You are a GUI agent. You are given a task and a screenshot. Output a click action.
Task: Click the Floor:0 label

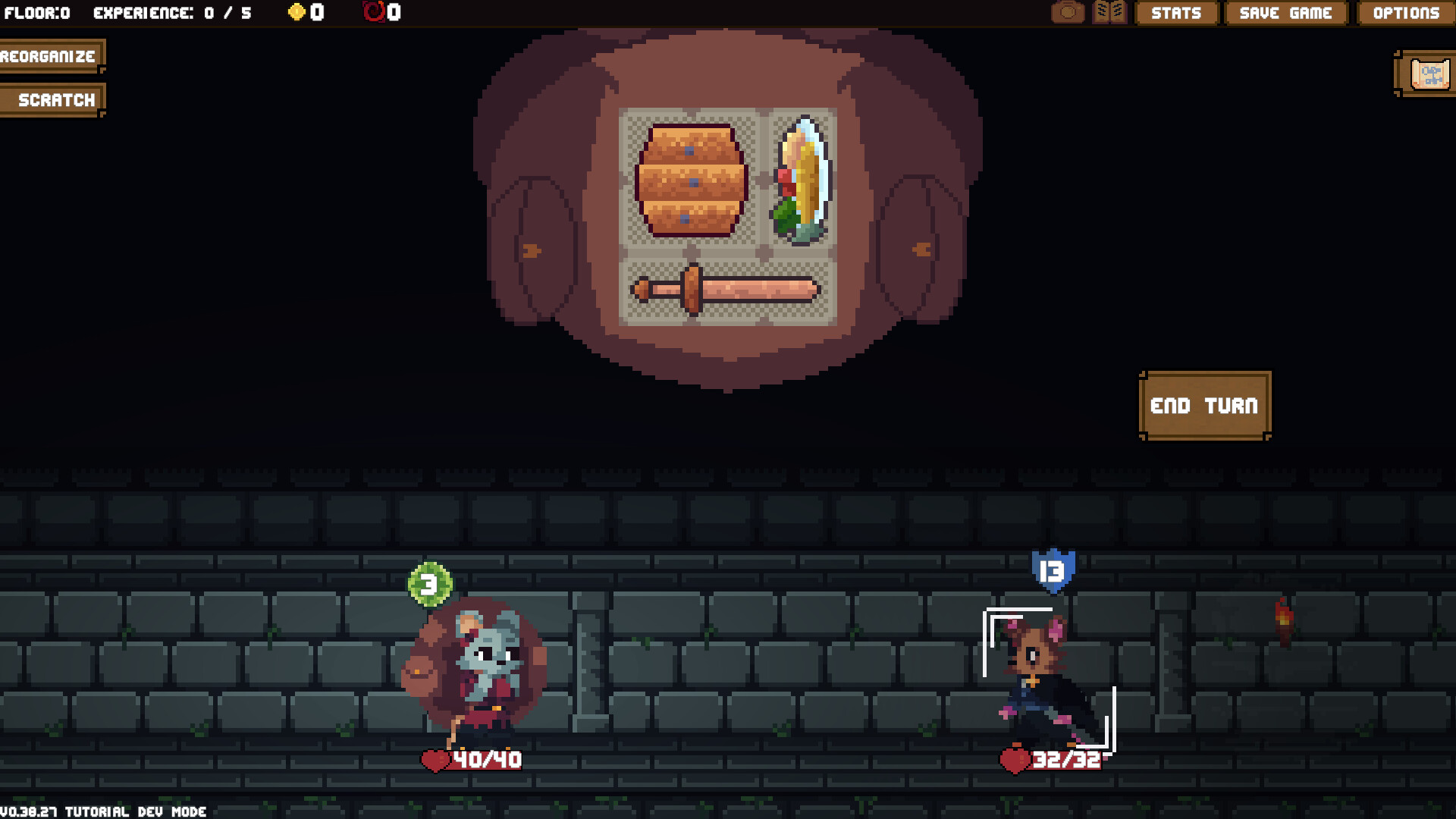[x=38, y=12]
